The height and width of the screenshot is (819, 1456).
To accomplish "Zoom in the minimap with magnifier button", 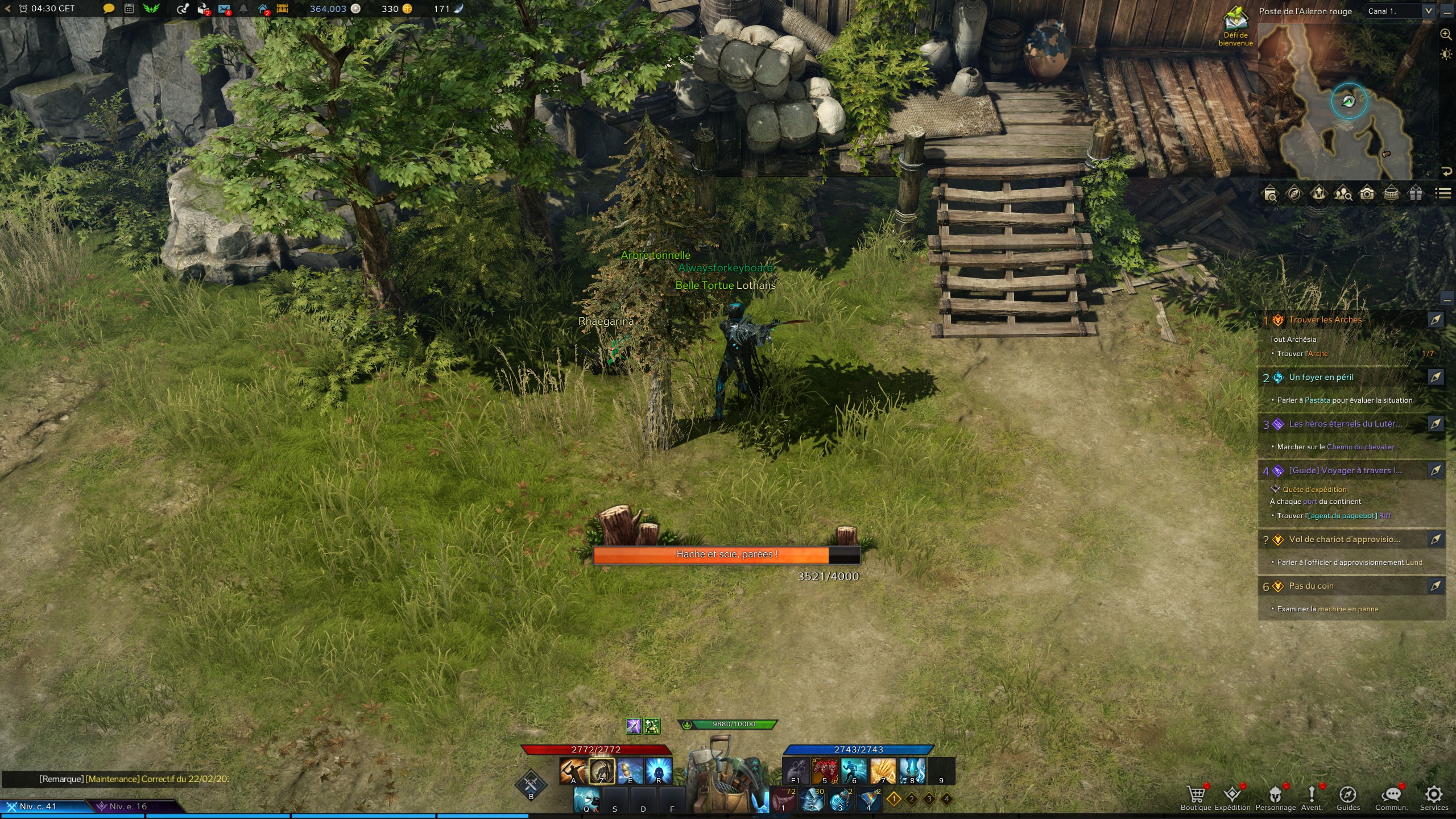I will tap(1445, 34).
